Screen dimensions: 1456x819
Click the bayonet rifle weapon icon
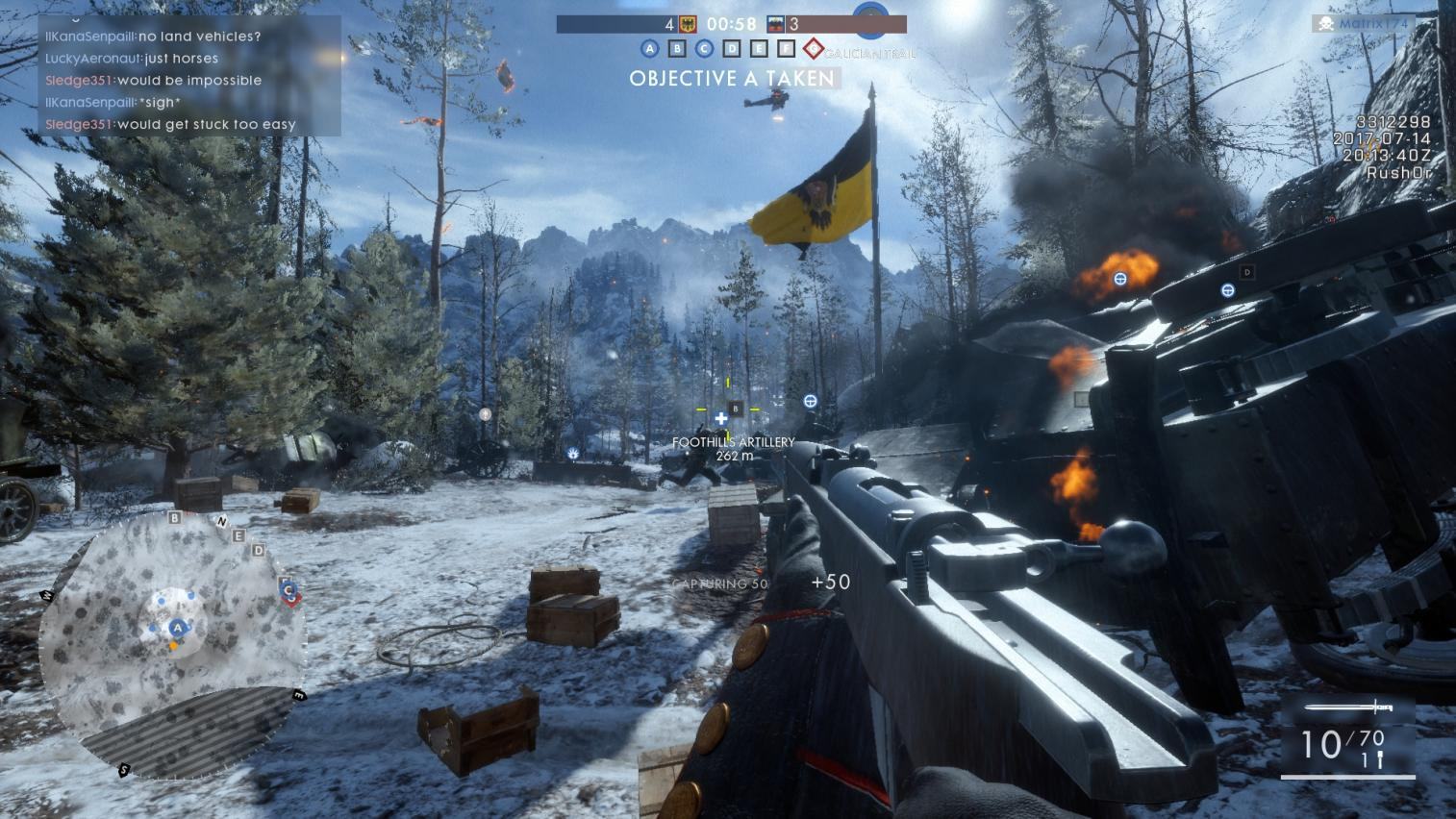click(x=1348, y=708)
